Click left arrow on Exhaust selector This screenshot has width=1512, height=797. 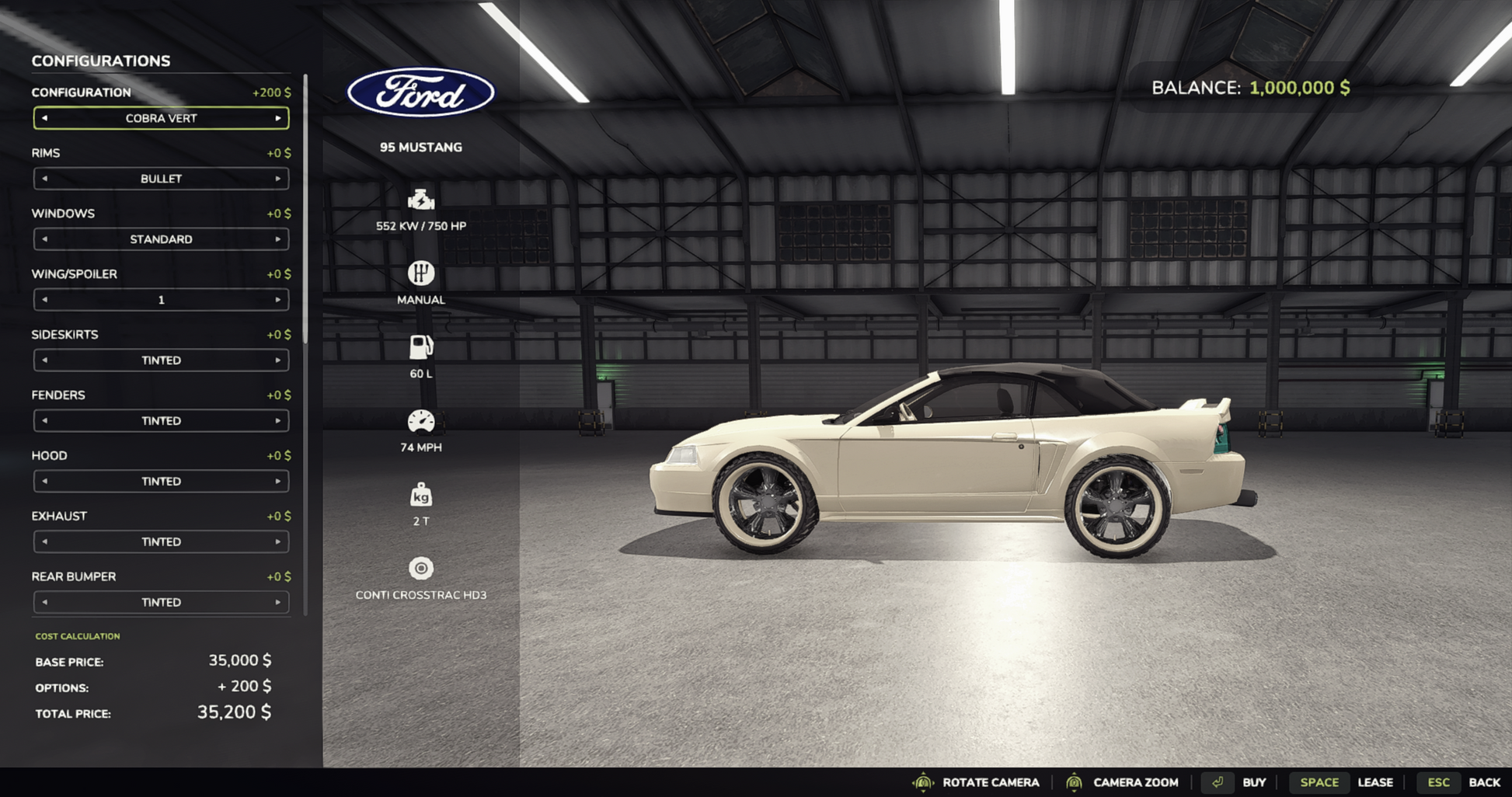[x=44, y=542]
